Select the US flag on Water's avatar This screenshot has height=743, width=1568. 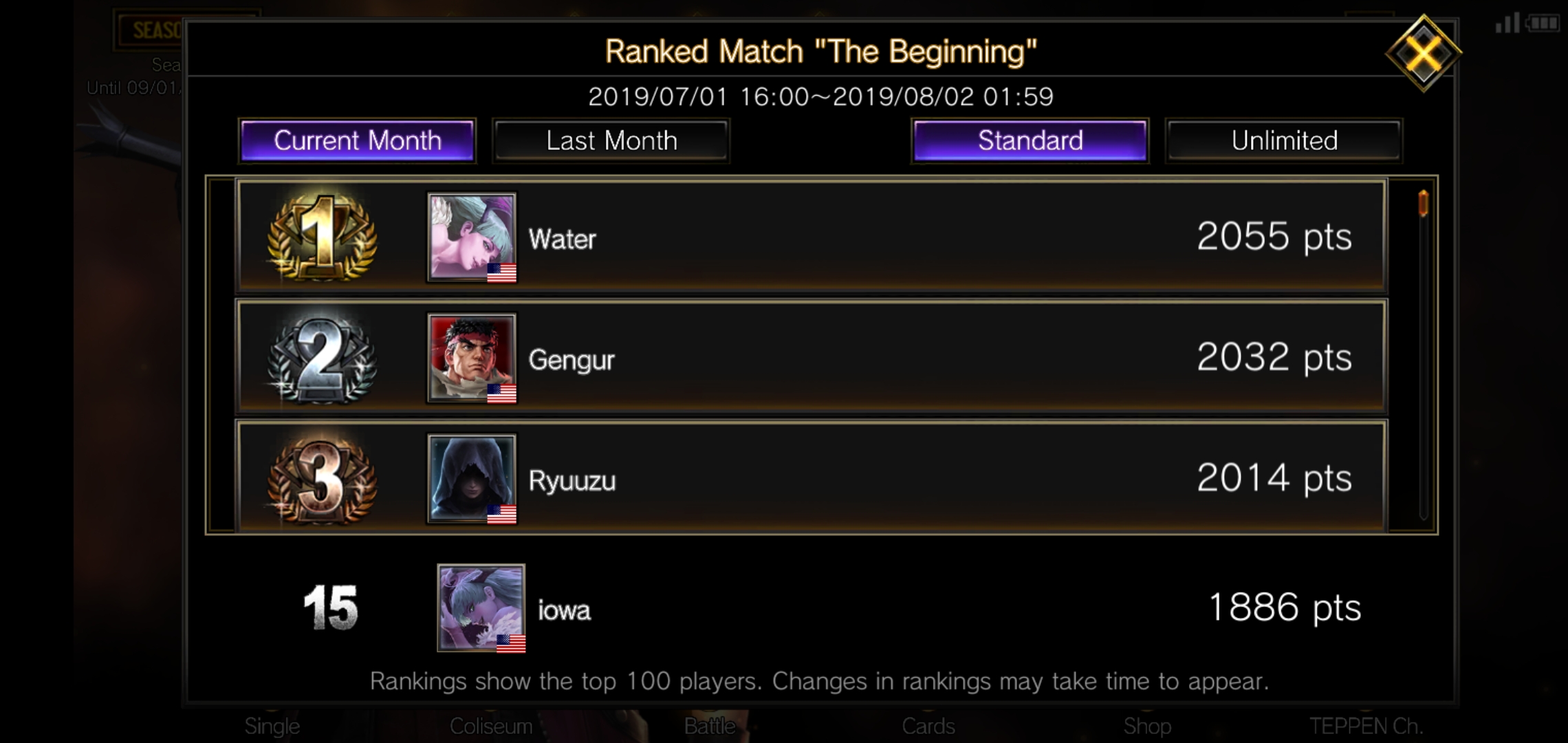(501, 273)
